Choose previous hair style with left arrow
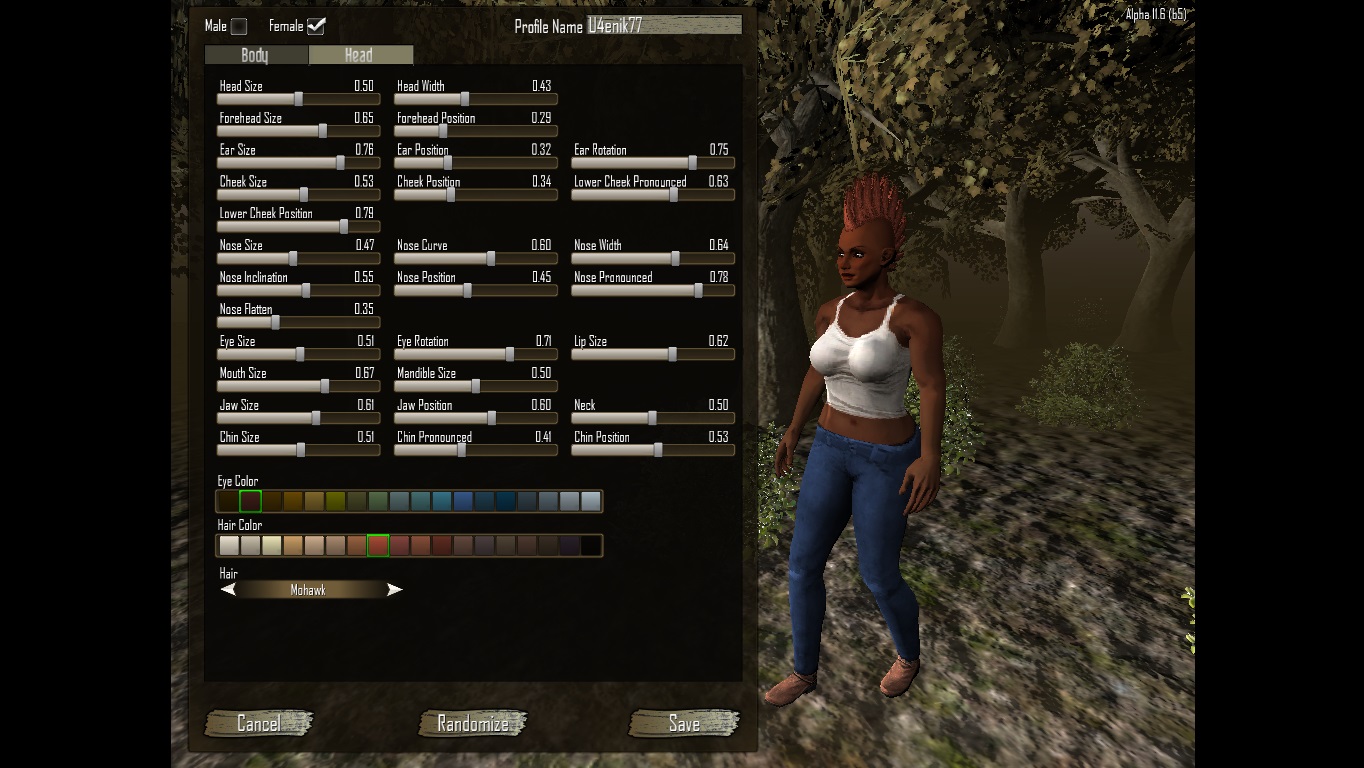Screen dimensions: 1364x768 [x=228, y=590]
